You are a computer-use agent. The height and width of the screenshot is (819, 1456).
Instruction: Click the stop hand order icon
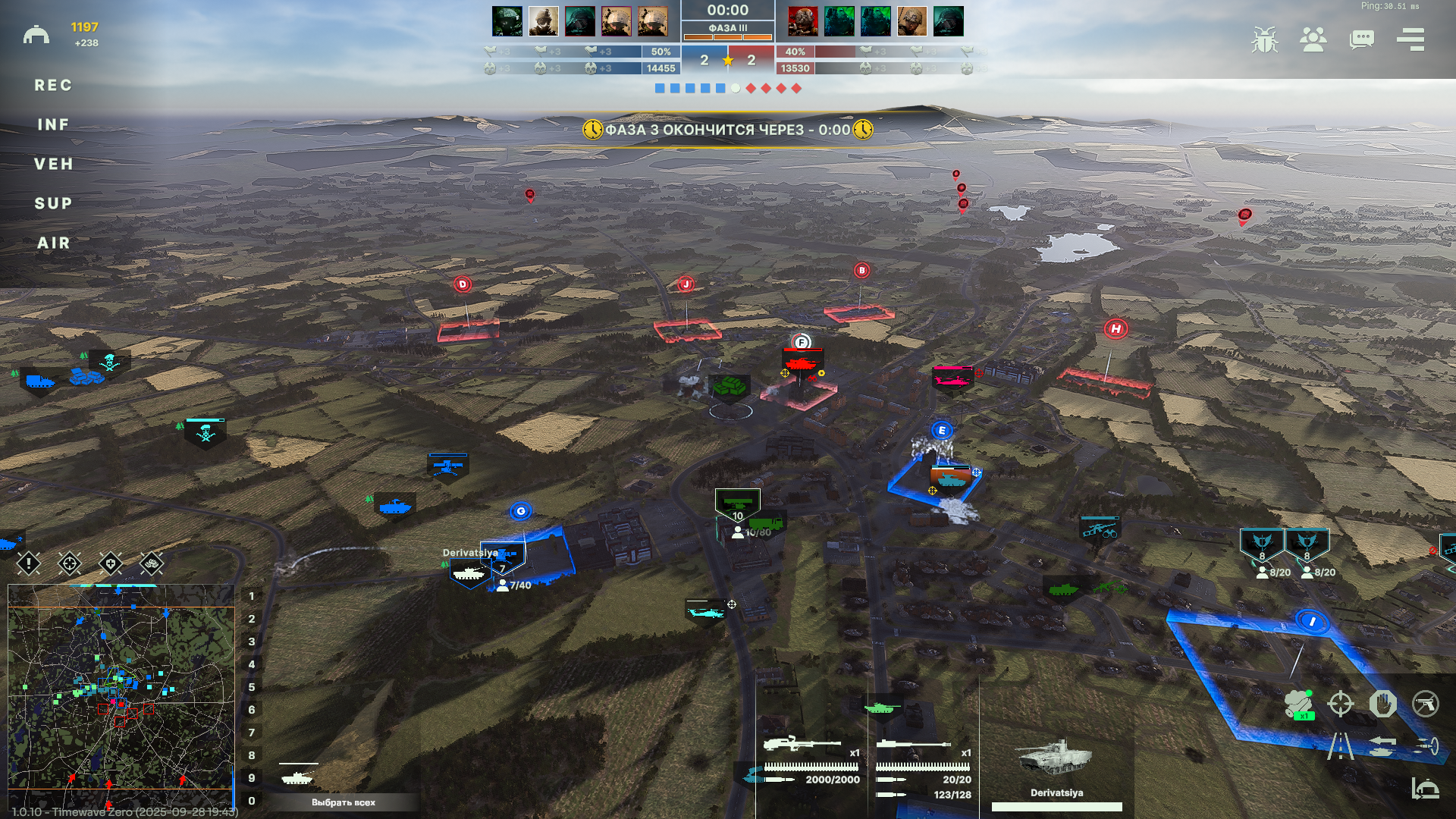(x=1383, y=704)
